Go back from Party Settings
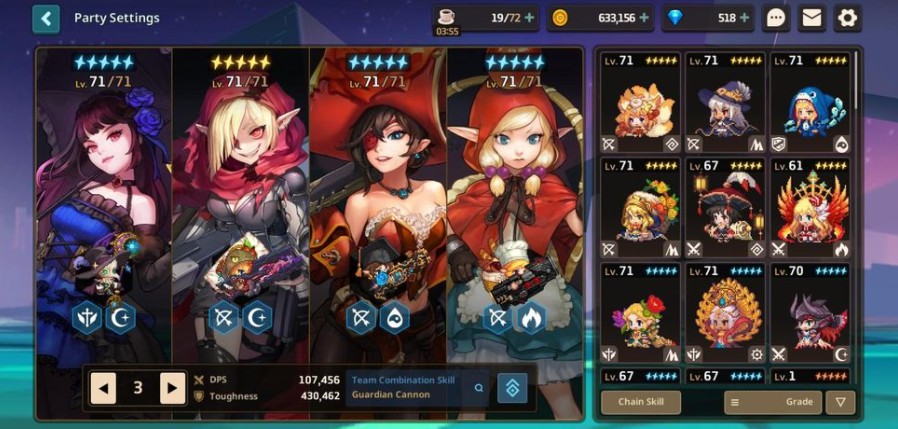This screenshot has height=429, width=898. (46, 18)
